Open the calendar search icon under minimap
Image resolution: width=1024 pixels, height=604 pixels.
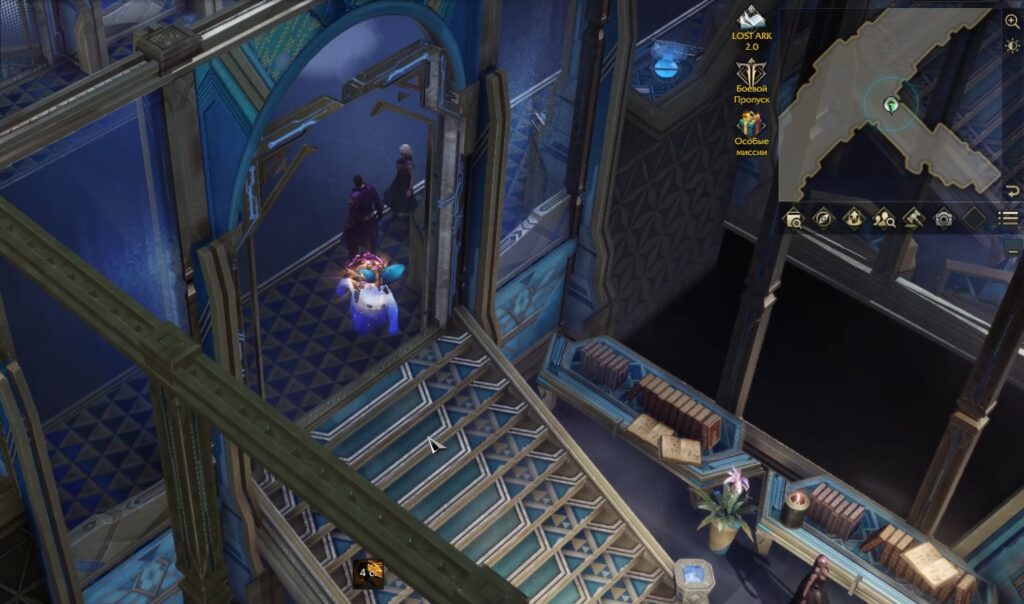point(793,218)
